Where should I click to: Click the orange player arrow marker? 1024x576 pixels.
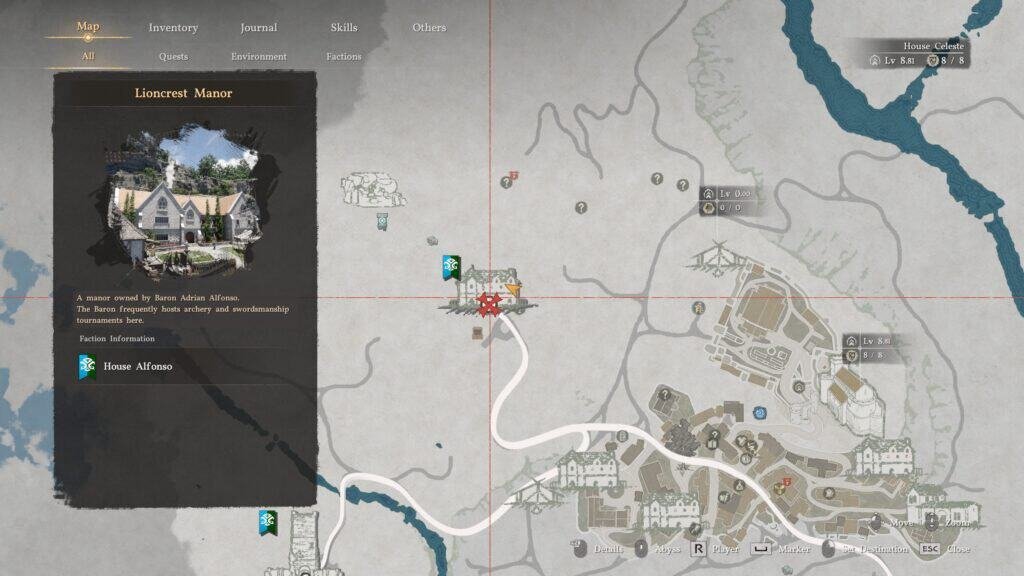[514, 290]
